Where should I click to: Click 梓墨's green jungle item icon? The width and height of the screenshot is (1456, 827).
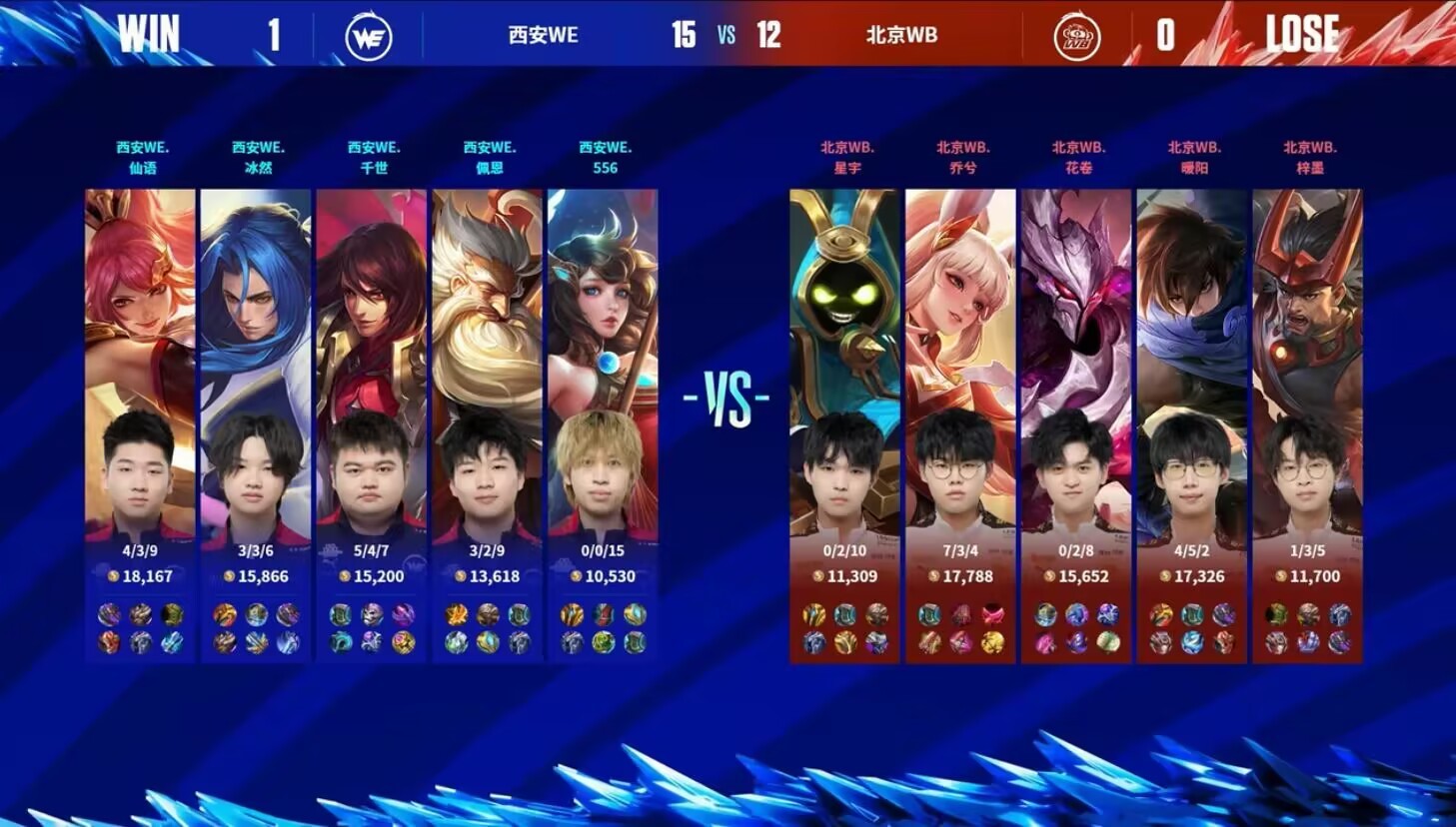click(1276, 611)
